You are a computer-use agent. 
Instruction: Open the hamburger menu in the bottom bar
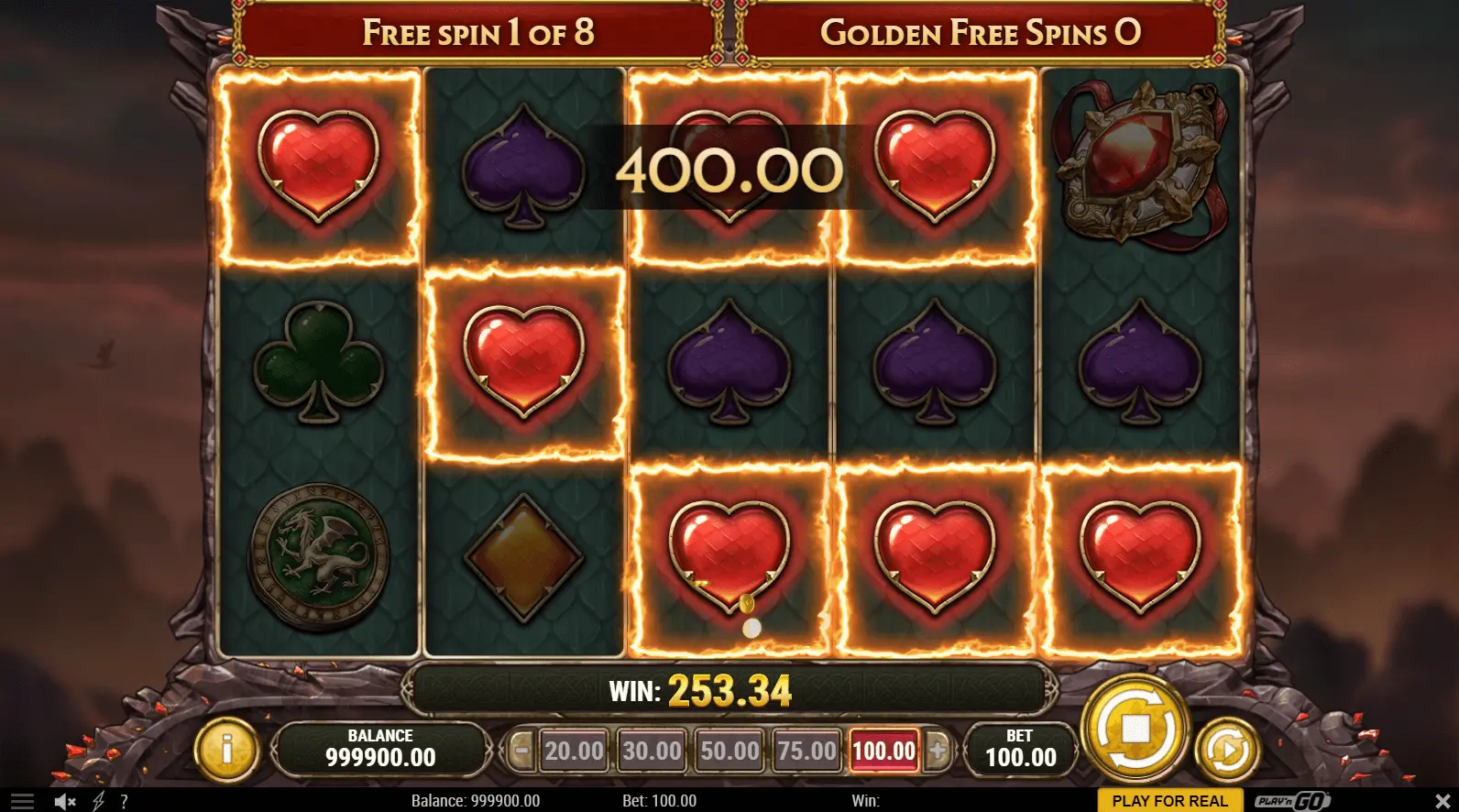click(x=22, y=801)
